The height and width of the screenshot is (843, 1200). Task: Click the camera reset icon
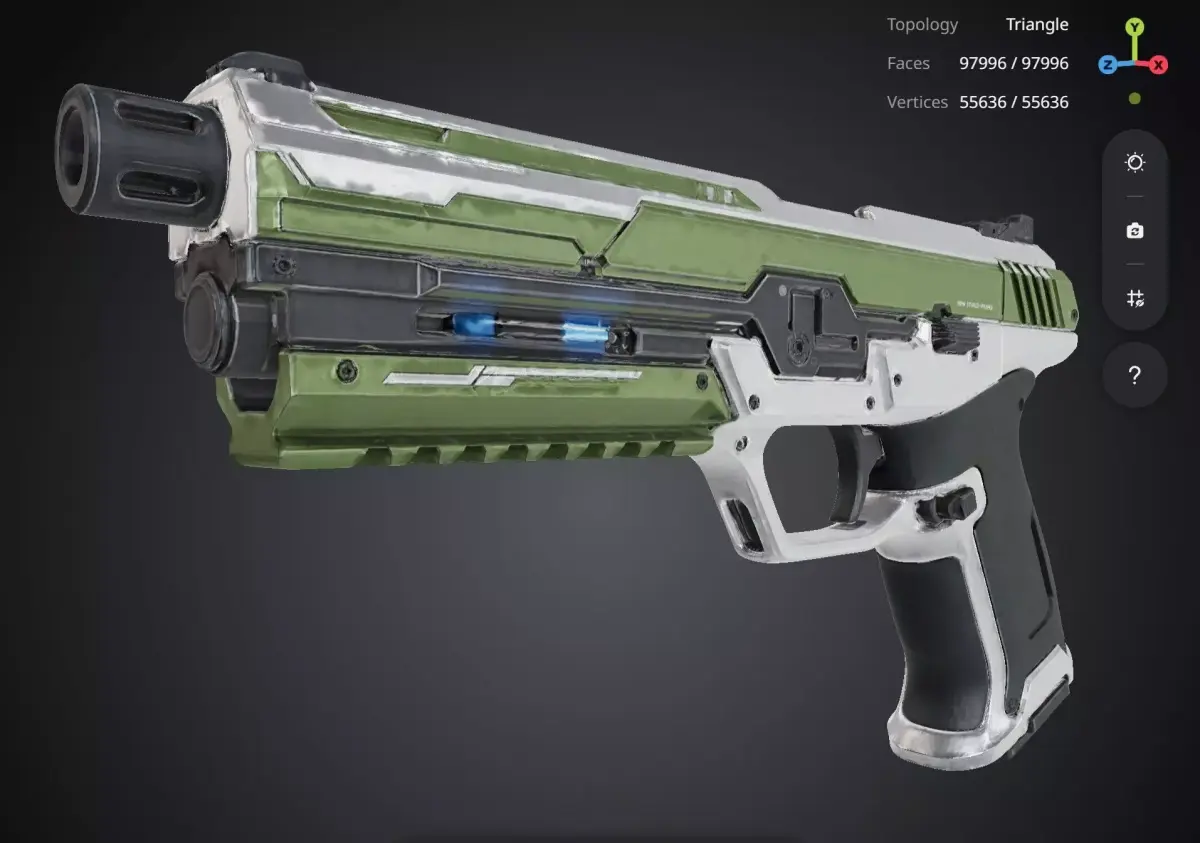click(x=1135, y=231)
